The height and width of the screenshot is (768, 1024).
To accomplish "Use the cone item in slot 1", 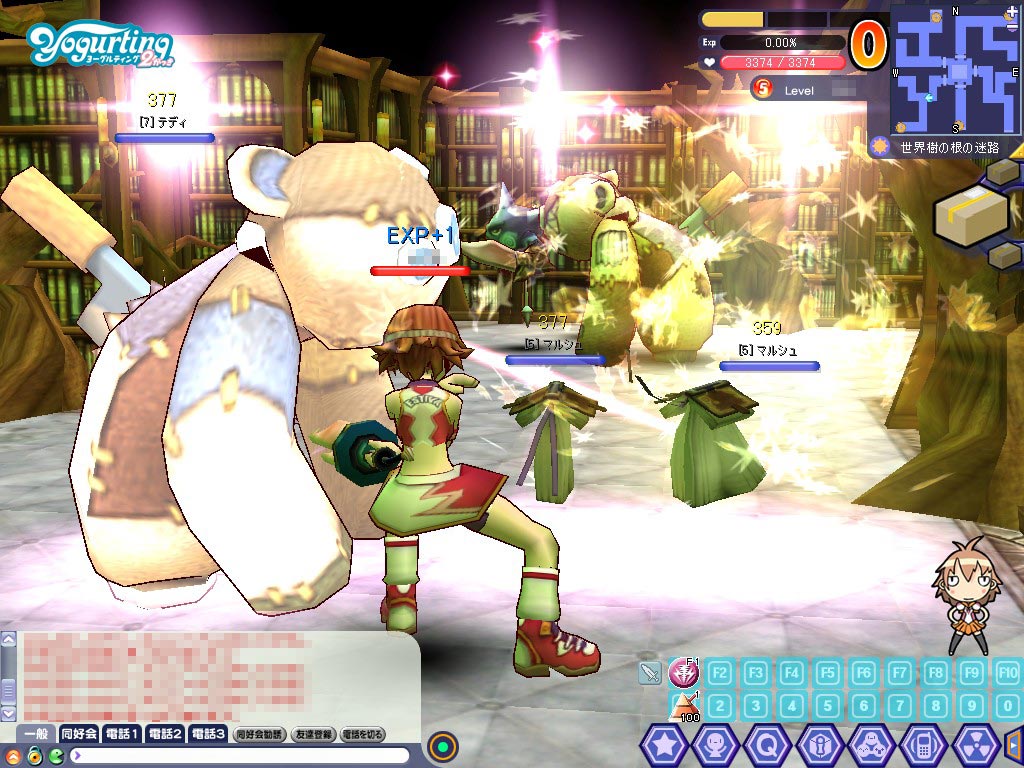I will pos(685,706).
